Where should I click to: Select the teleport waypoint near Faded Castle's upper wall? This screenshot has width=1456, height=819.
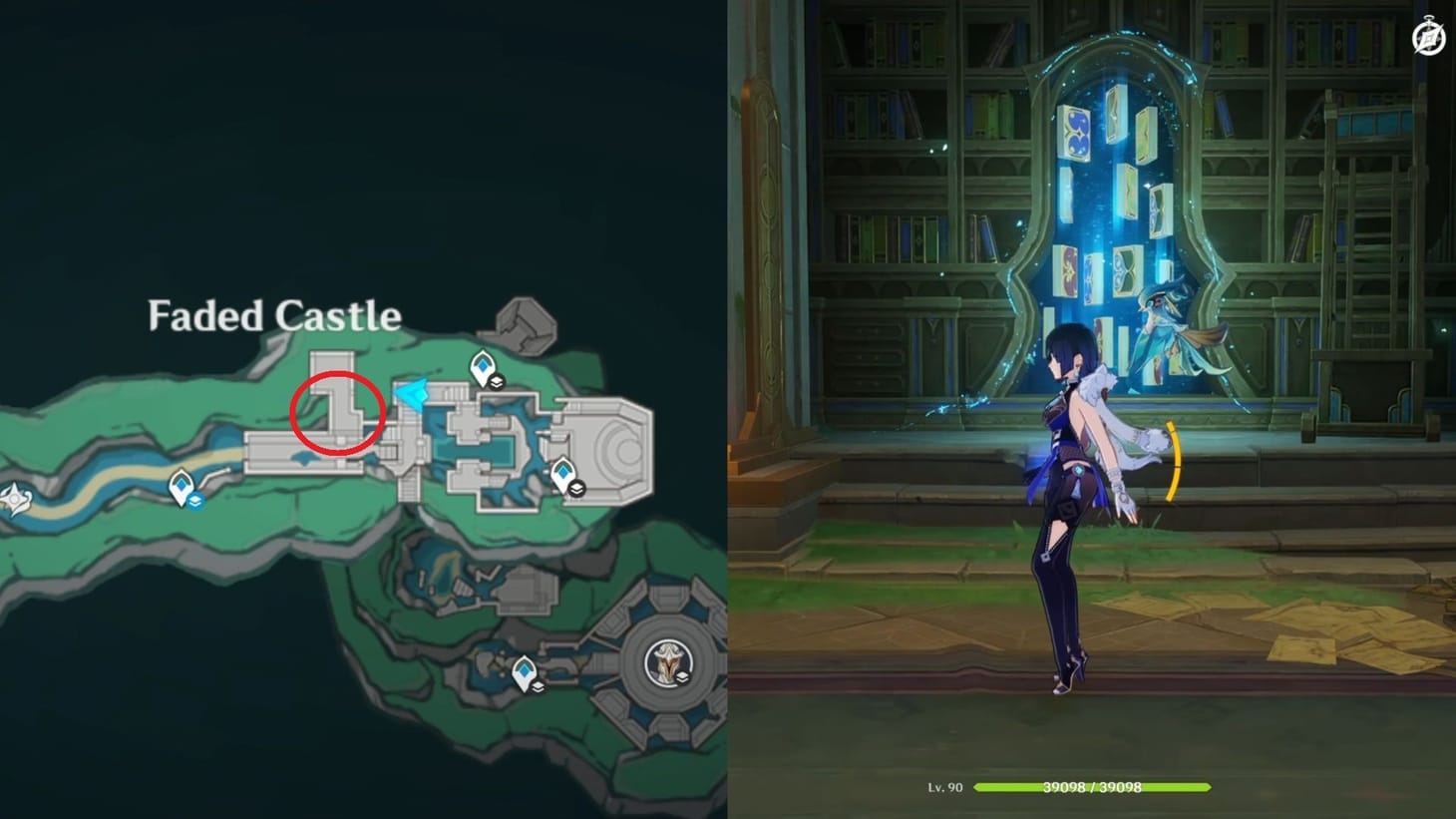click(x=482, y=365)
